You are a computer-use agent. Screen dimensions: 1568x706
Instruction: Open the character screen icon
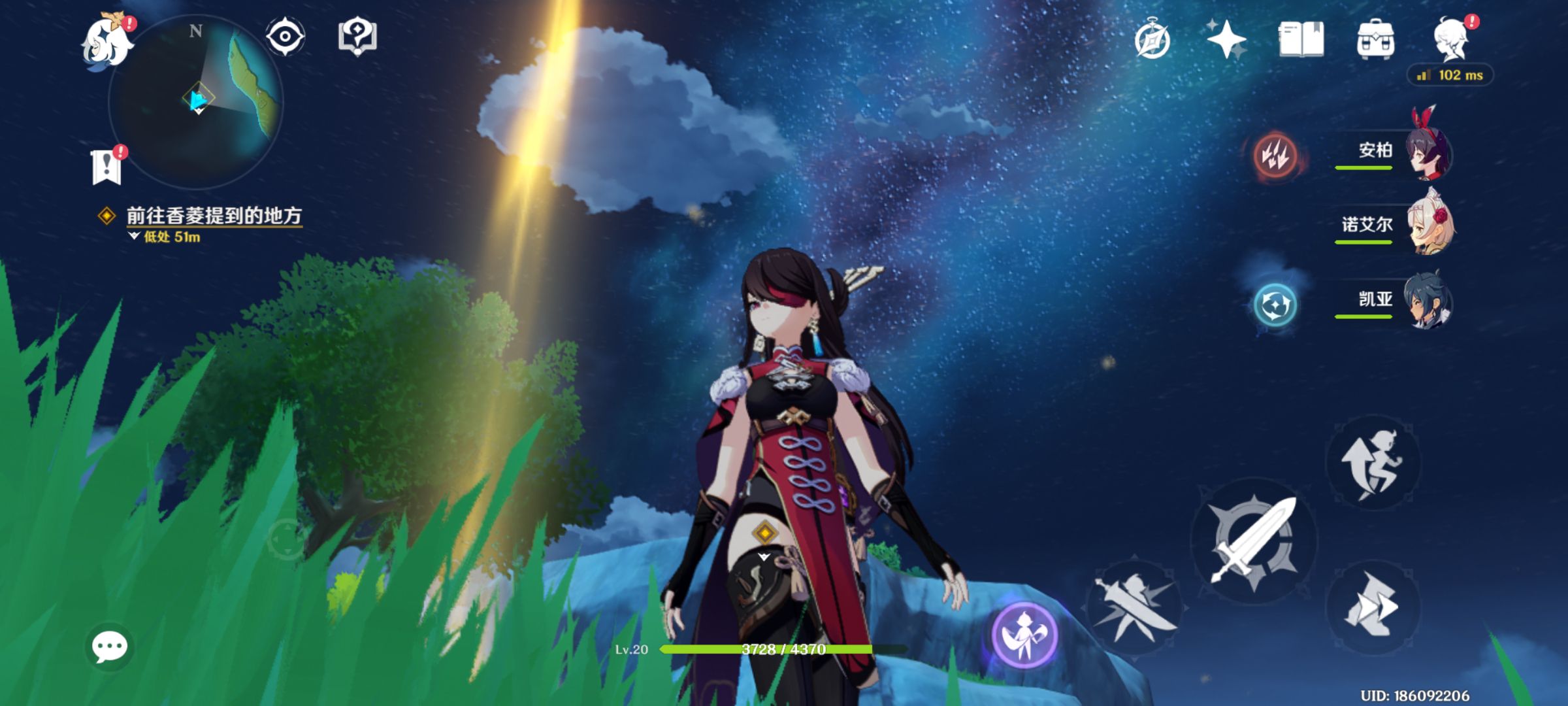pos(1451,39)
